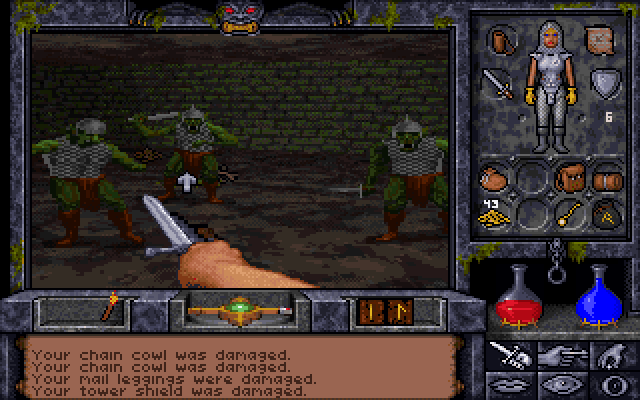Viewport: 640px width, 400px height.
Task: Pick the key in the inventory
Action: coord(570,214)
